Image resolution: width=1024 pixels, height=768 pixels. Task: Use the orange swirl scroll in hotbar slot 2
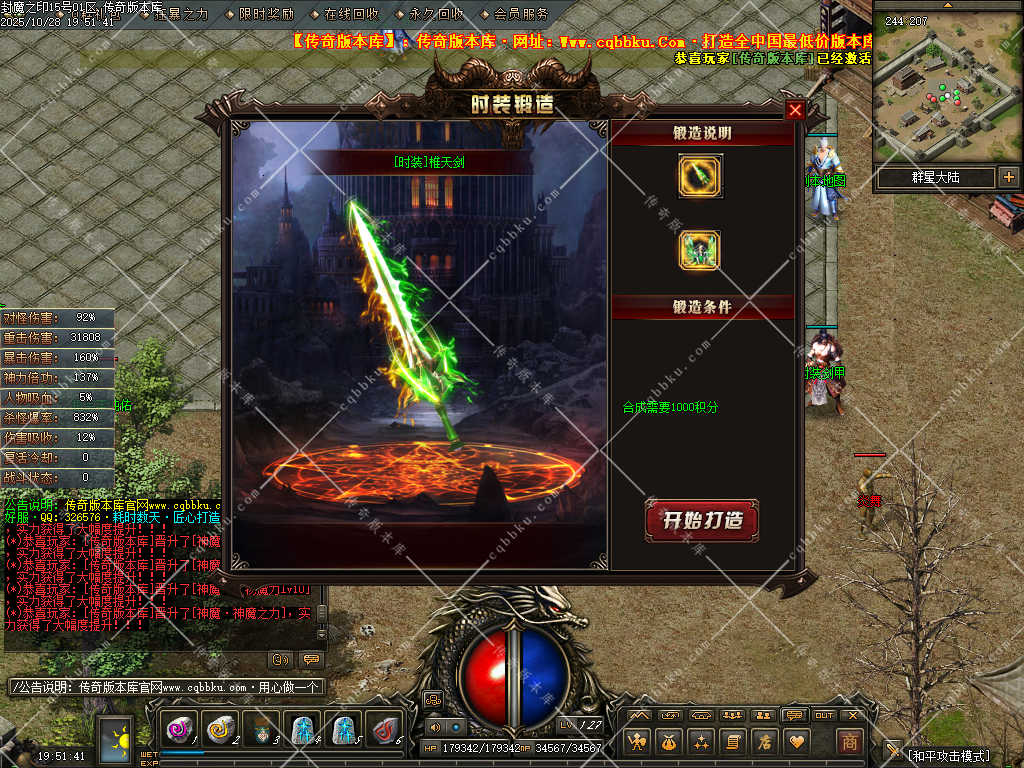220,730
